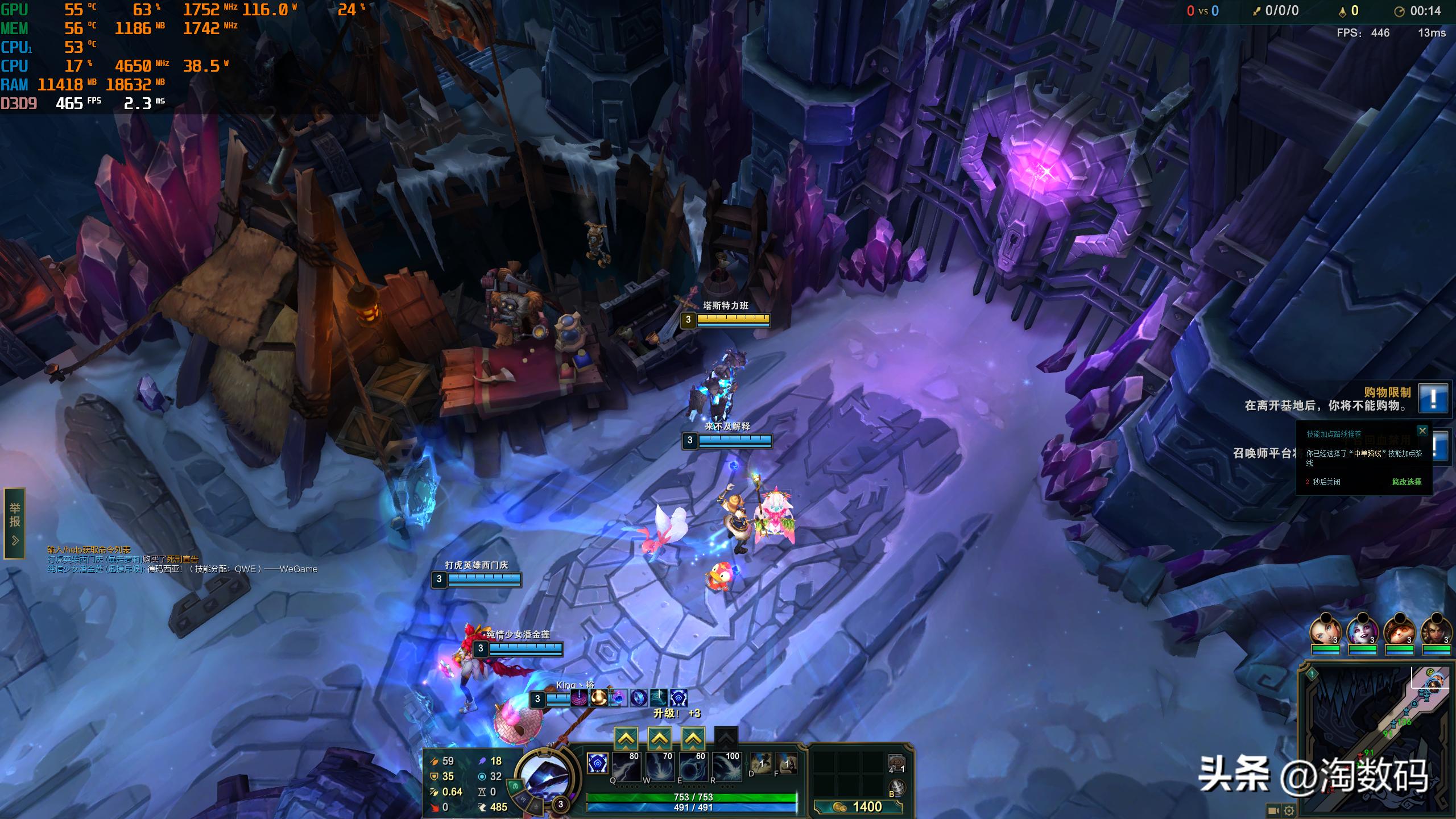Select the R ultimate ability icon
Image resolution: width=1456 pixels, height=819 pixels.
(x=726, y=767)
